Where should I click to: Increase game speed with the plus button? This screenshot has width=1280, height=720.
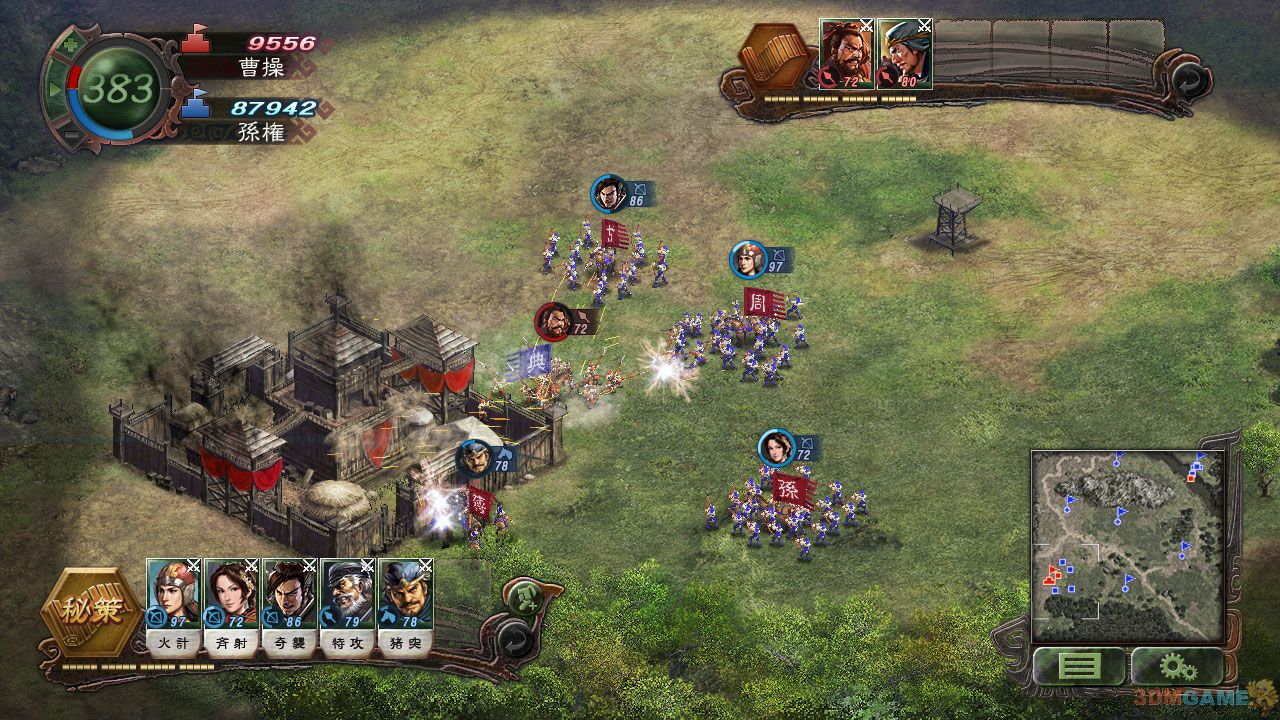coord(70,46)
